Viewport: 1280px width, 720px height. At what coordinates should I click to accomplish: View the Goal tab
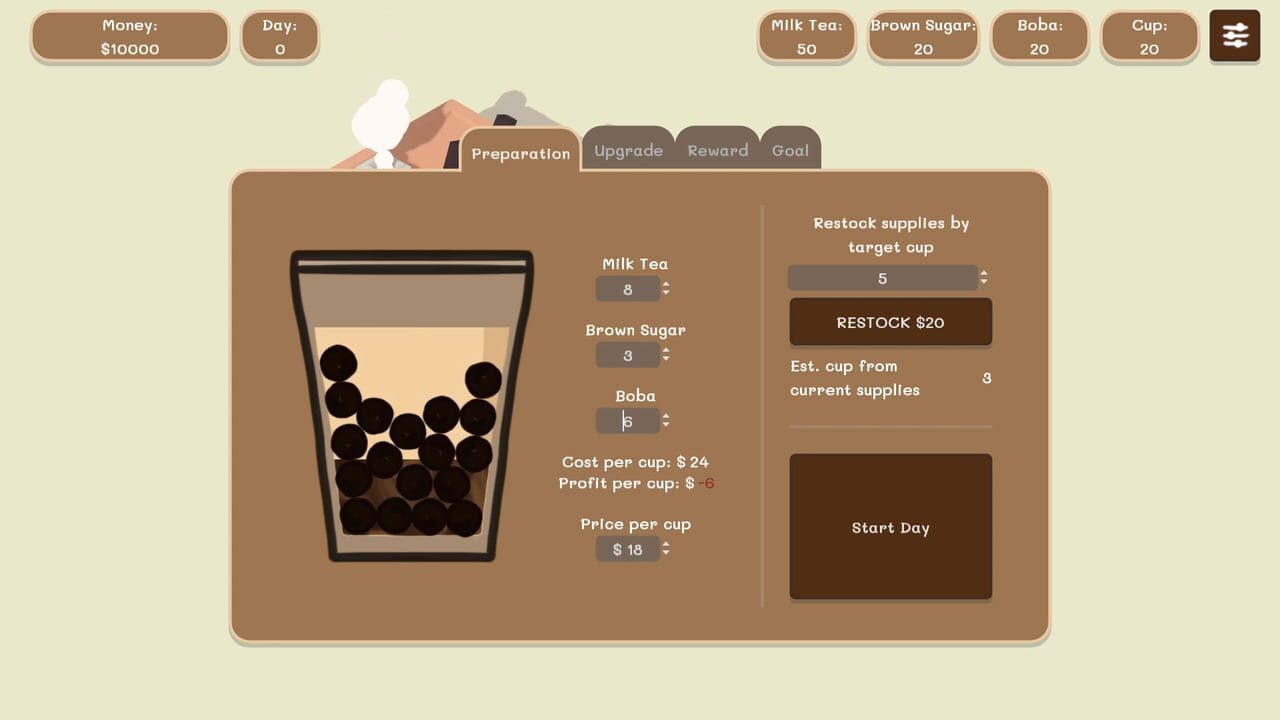pos(790,150)
